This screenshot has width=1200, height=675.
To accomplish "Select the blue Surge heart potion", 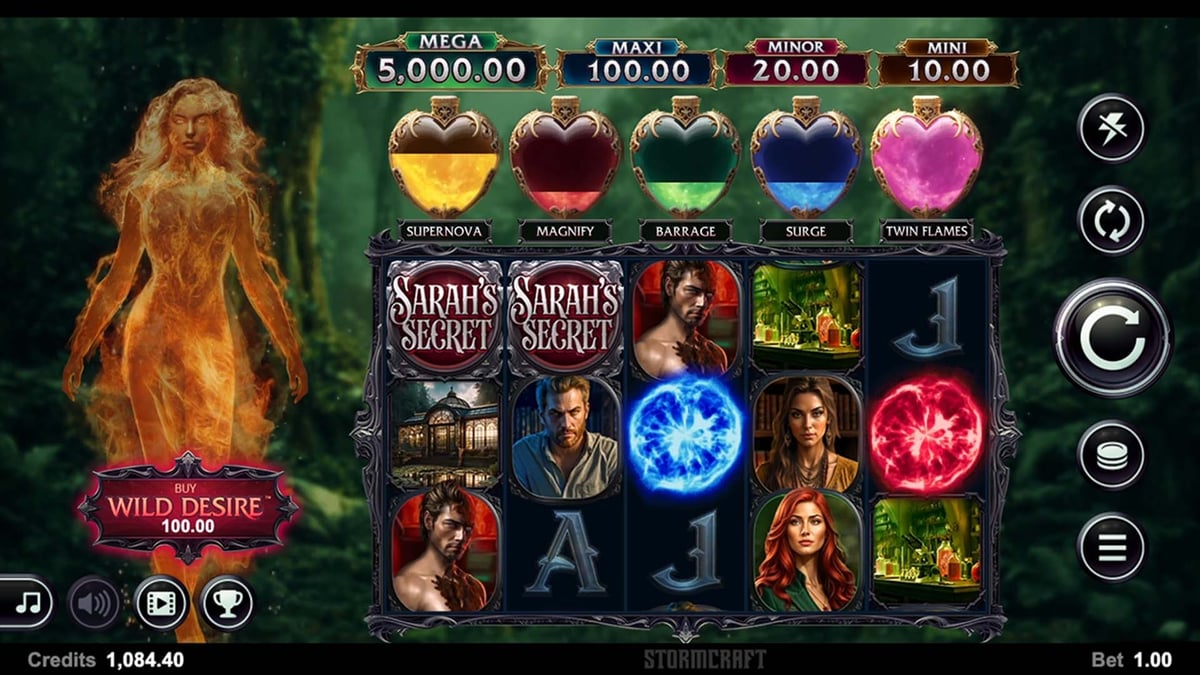I will 806,159.
